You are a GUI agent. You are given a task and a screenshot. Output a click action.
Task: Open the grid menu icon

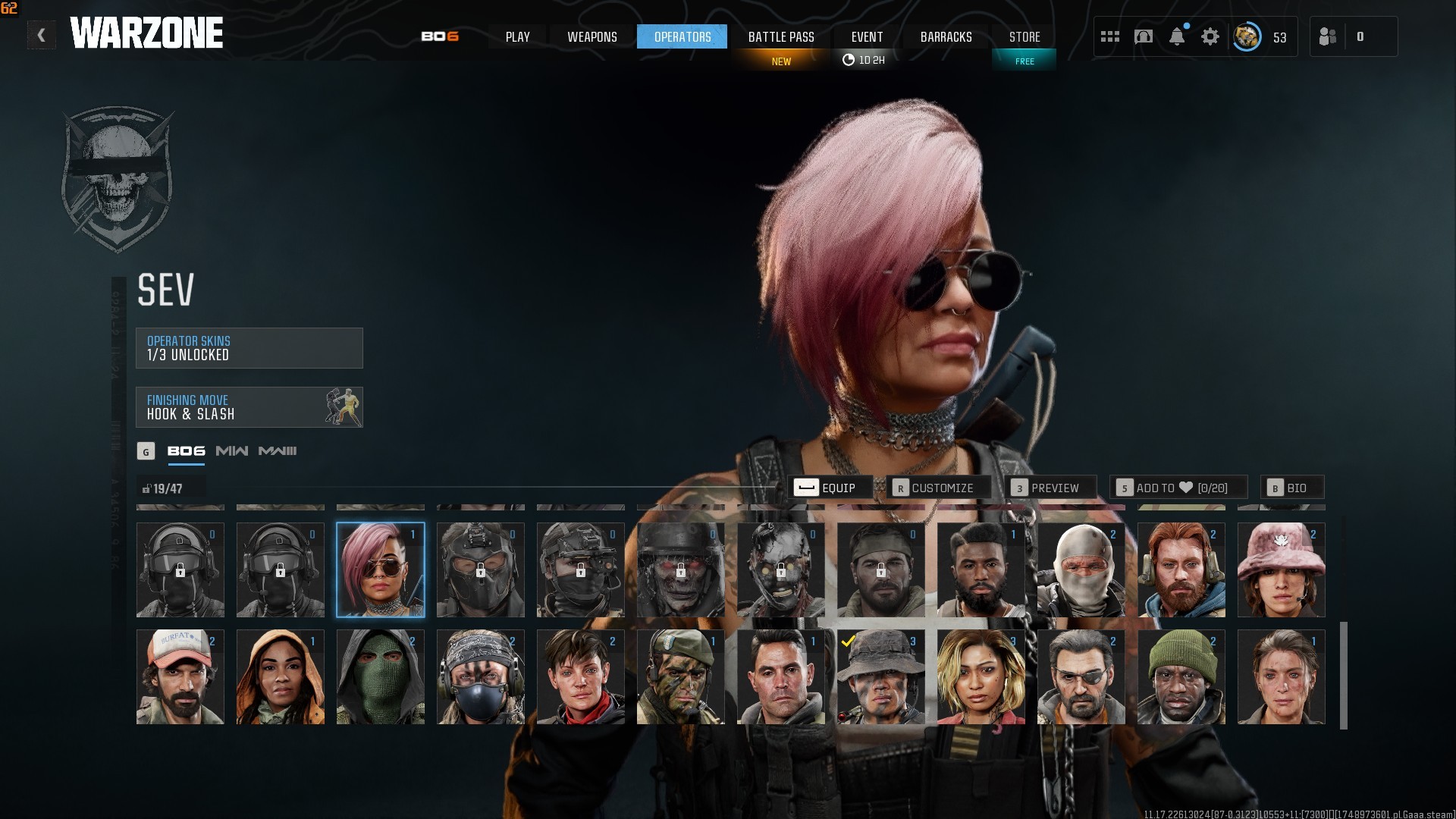click(1109, 36)
